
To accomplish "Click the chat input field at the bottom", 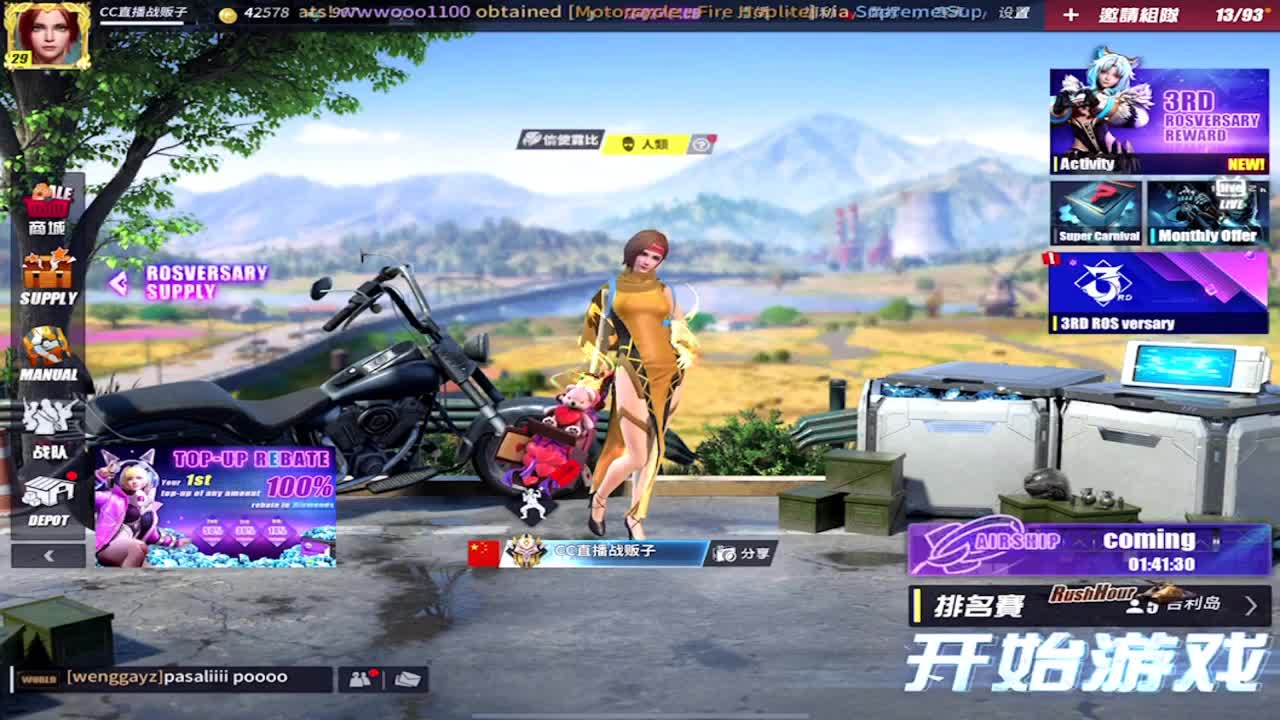I will [200, 677].
